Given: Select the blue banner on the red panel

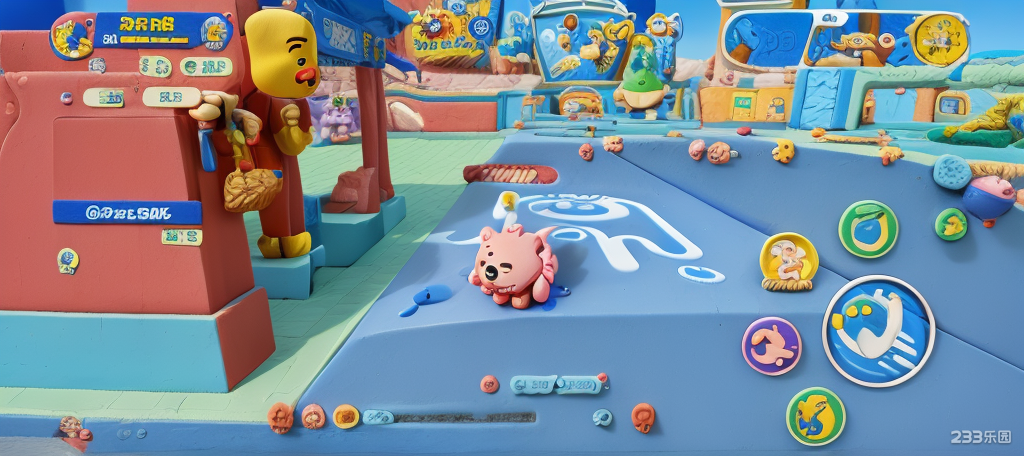Looking at the screenshot, I should click(x=127, y=212).
